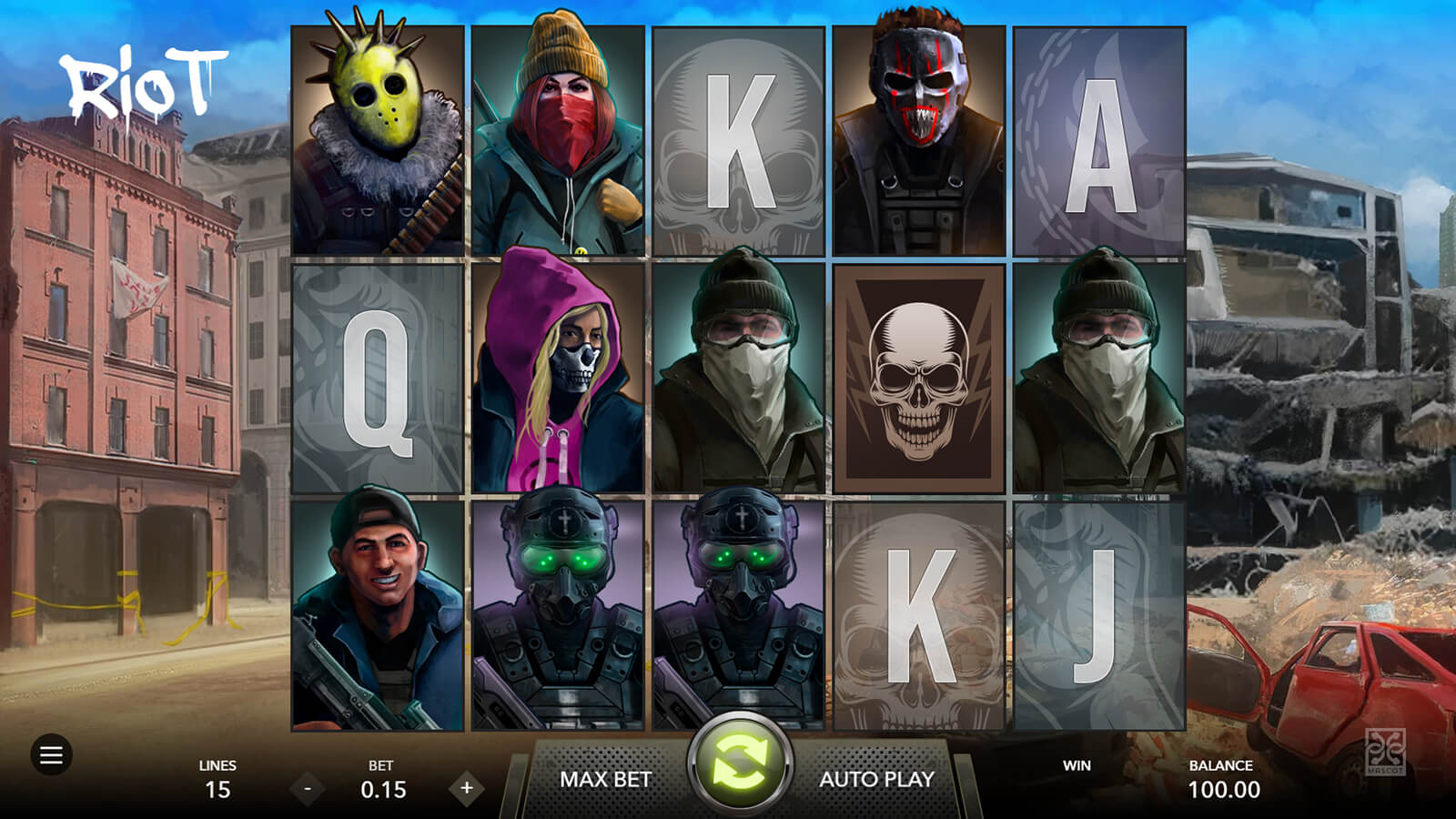The height and width of the screenshot is (819, 1456).
Task: Activate Auto Play
Action: click(x=876, y=779)
